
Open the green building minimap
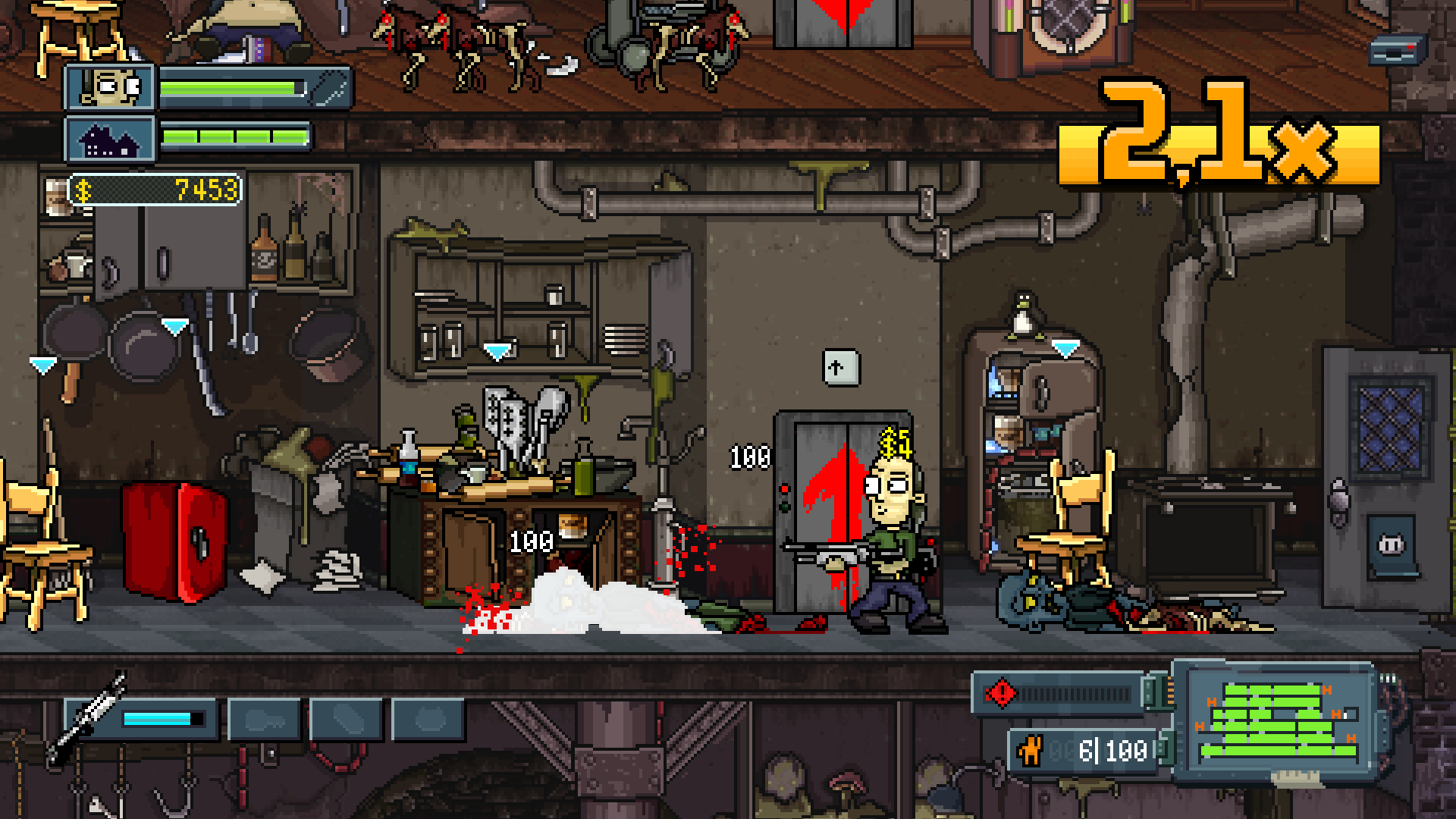pos(1278,722)
